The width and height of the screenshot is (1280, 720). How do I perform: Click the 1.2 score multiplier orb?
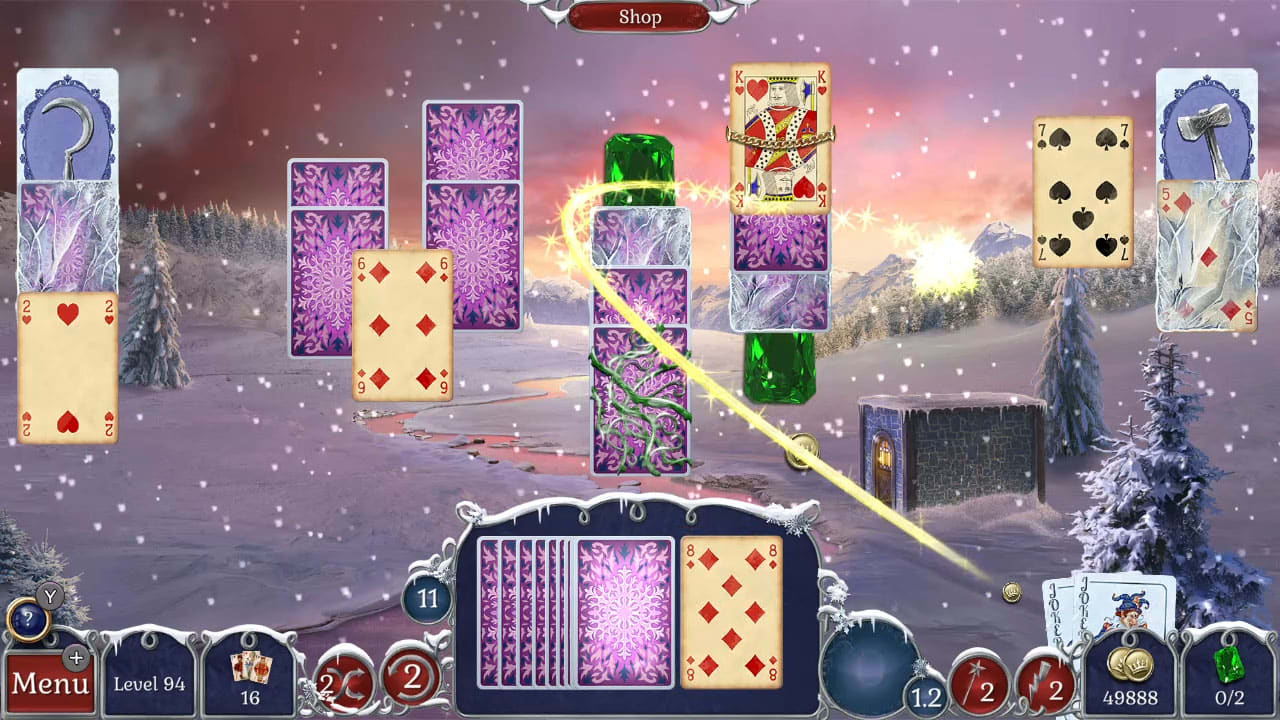926,695
